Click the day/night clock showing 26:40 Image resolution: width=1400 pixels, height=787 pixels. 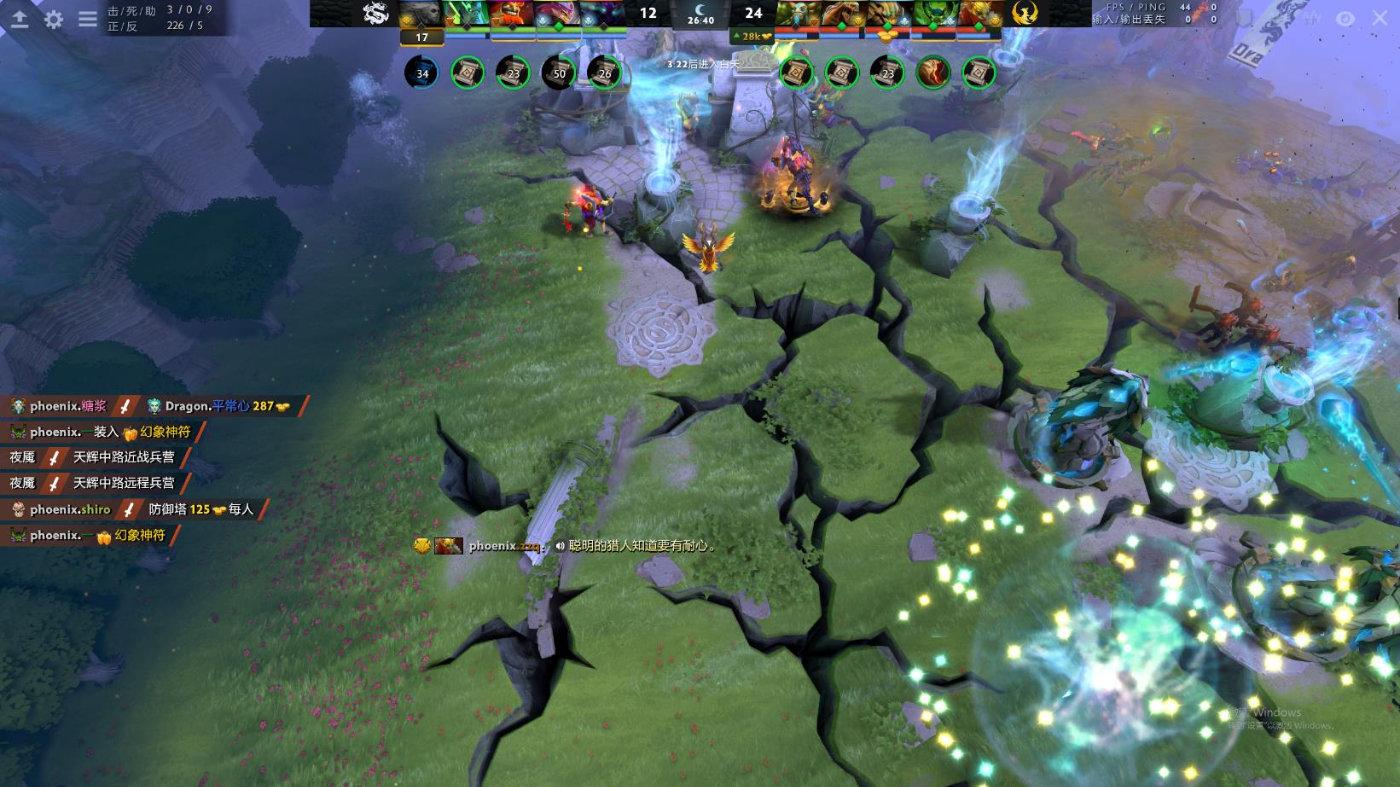[x=701, y=14]
